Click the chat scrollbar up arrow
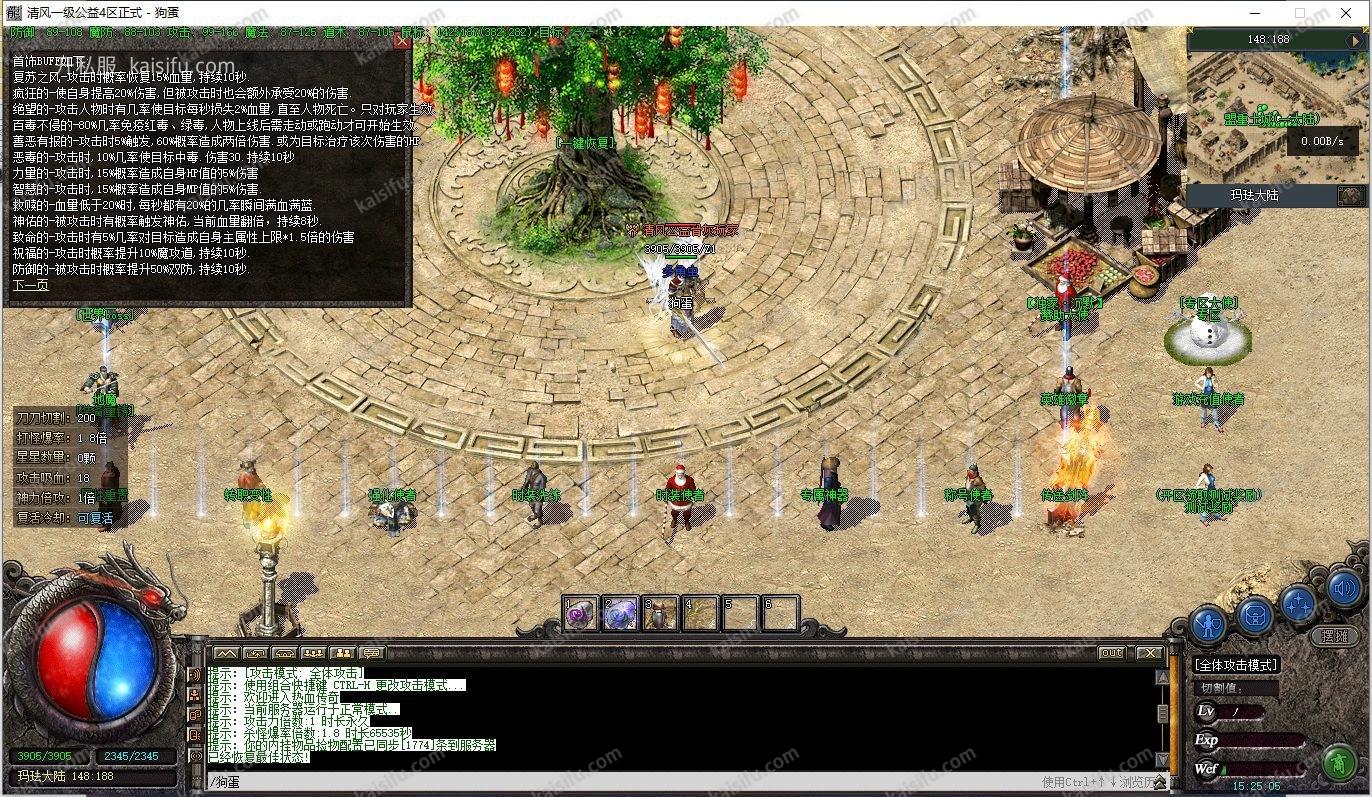The width and height of the screenshot is (1372, 797). [1162, 677]
